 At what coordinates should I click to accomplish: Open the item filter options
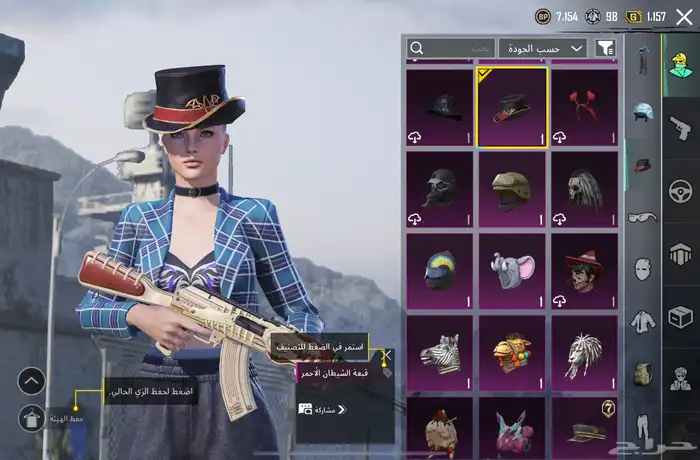[605, 48]
